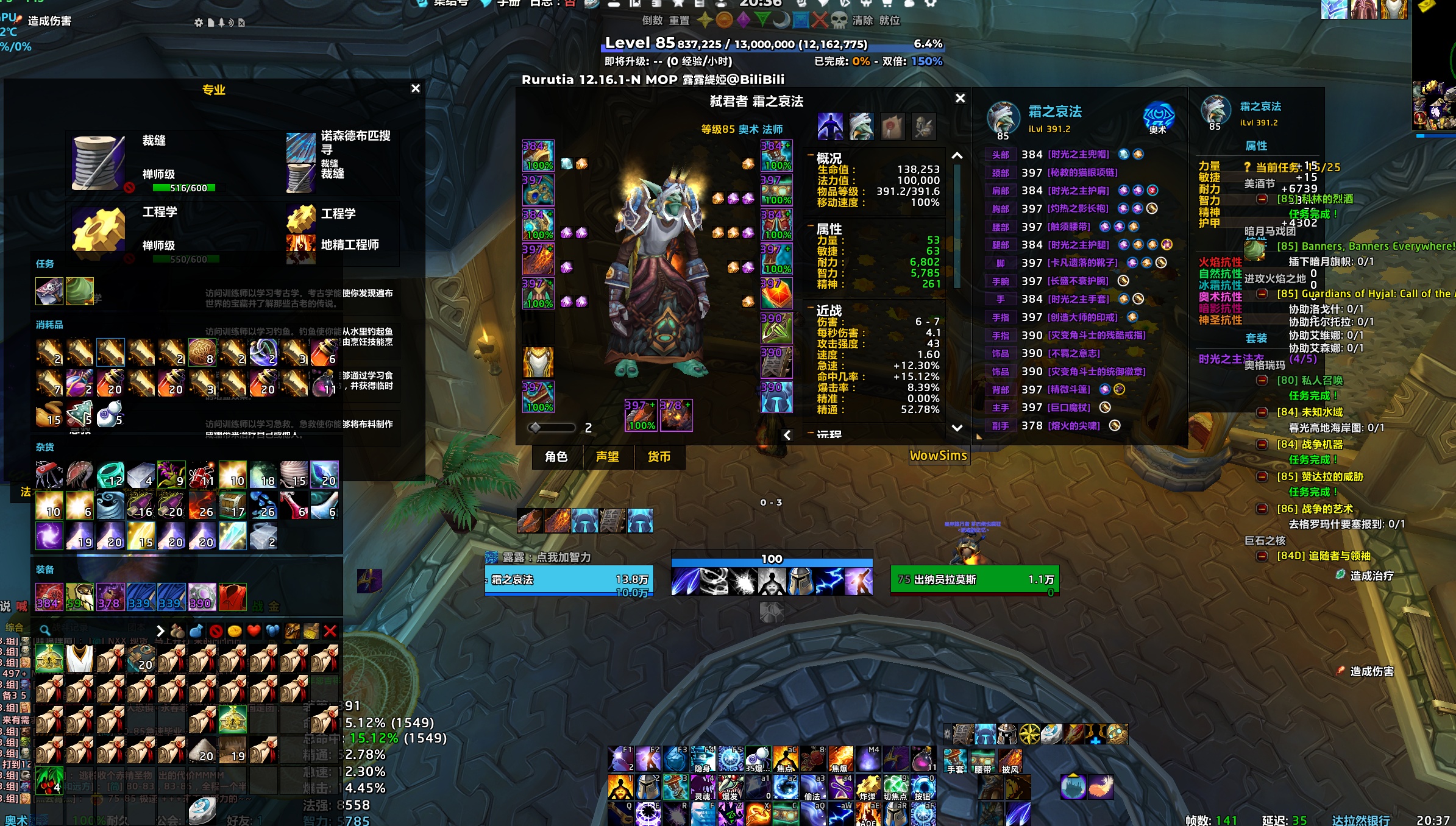Start the 倒数 countdown button
The image size is (1456, 826).
coord(652,21)
